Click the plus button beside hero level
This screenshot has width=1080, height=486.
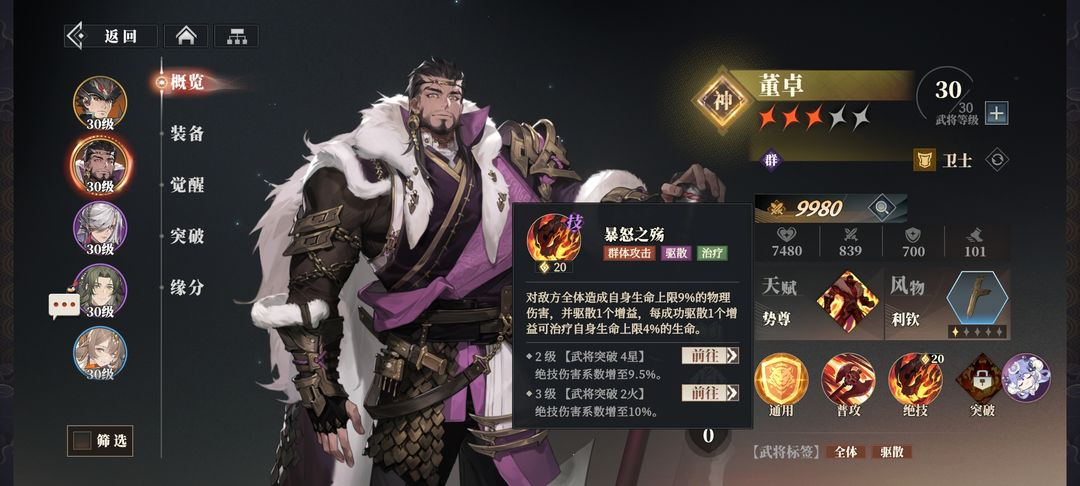996,113
